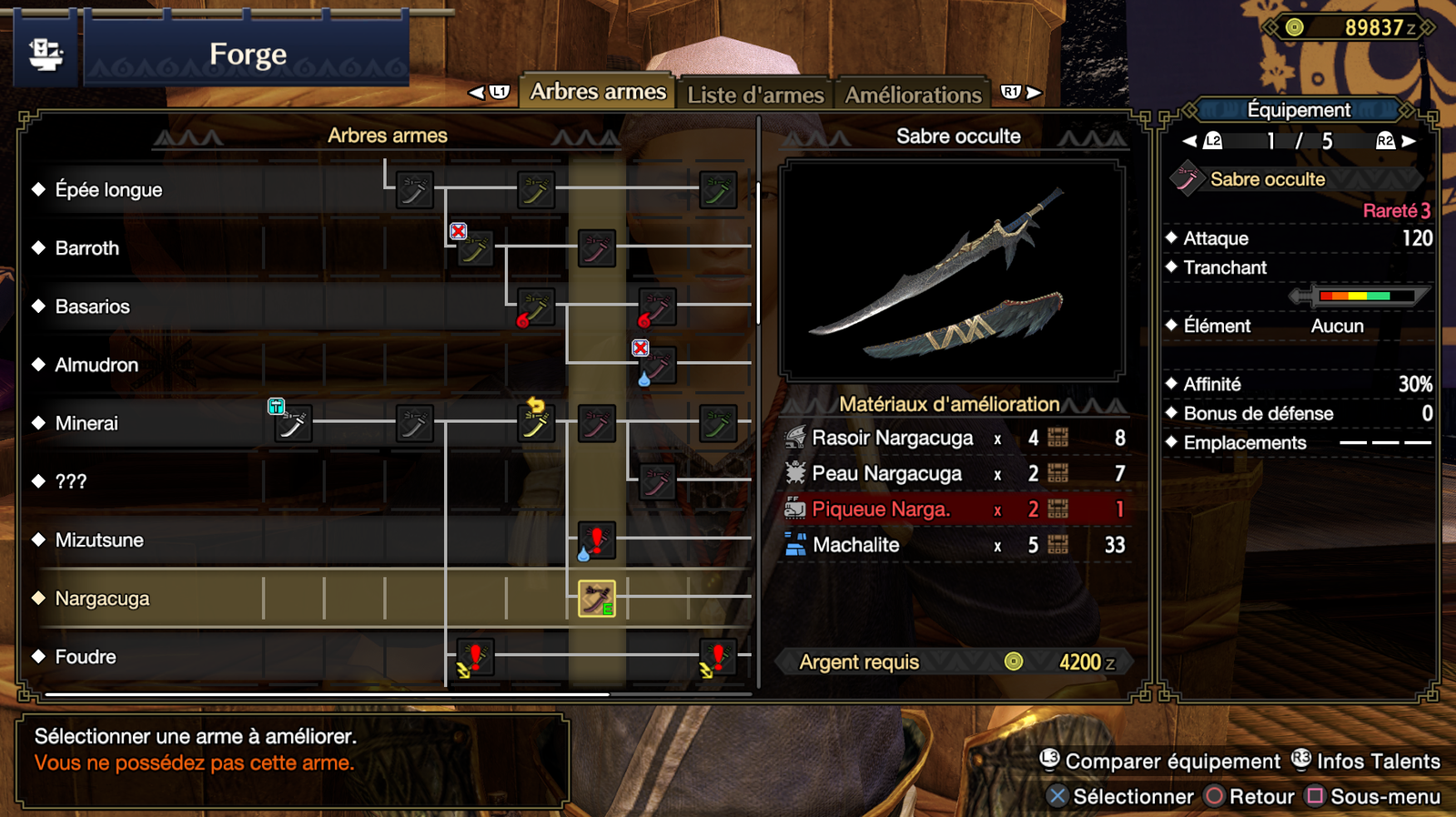Click the Sabre occulte weapon preview image

(953, 270)
